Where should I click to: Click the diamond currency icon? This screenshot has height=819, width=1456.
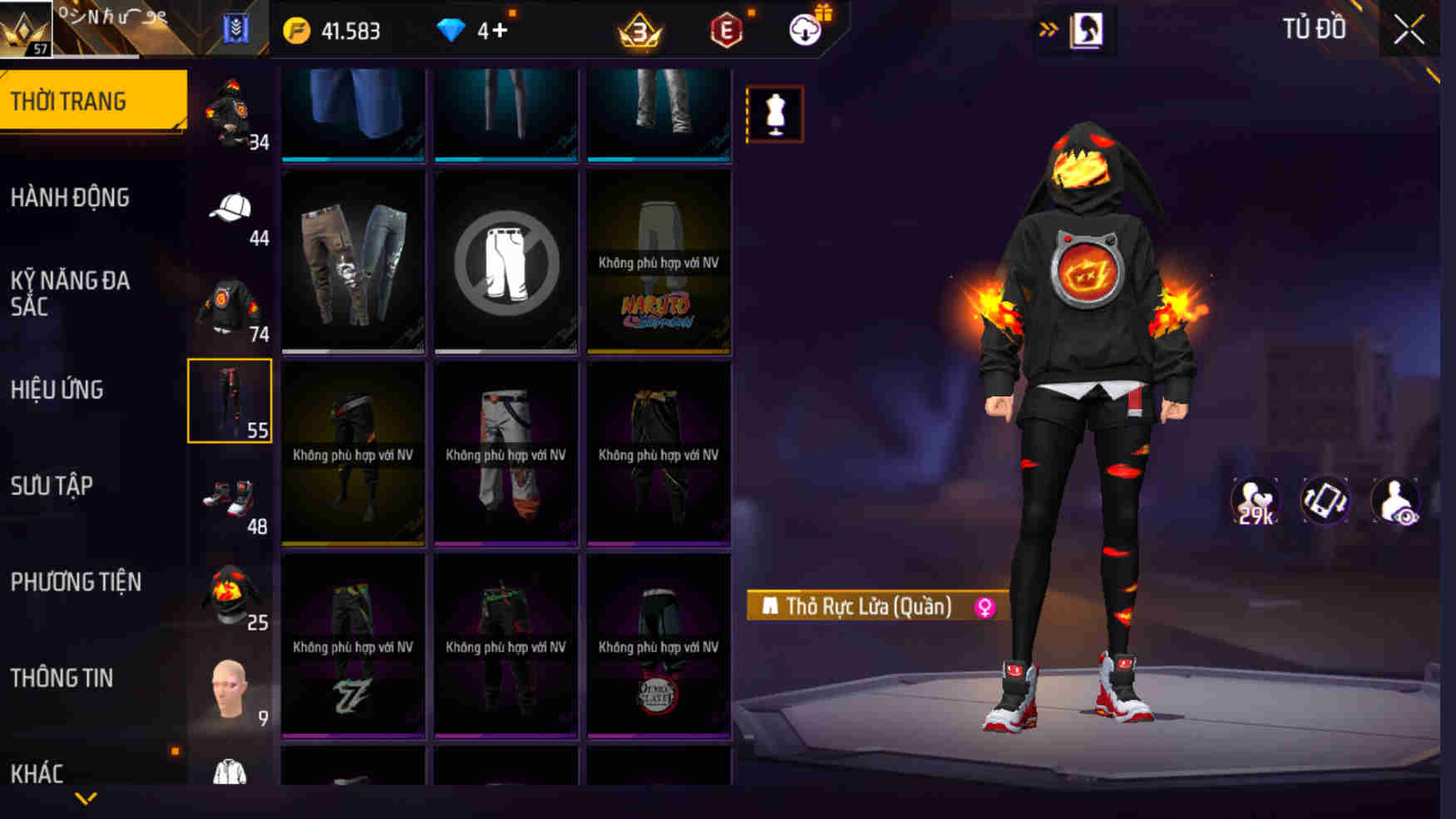[451, 31]
